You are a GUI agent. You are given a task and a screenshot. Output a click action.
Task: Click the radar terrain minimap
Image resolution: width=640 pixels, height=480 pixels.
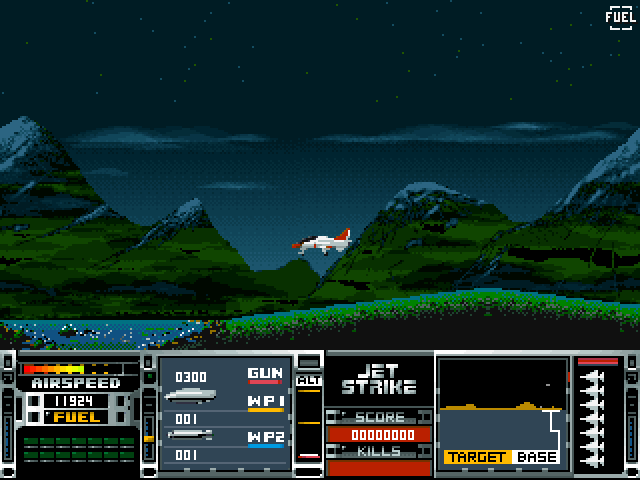coord(503,403)
